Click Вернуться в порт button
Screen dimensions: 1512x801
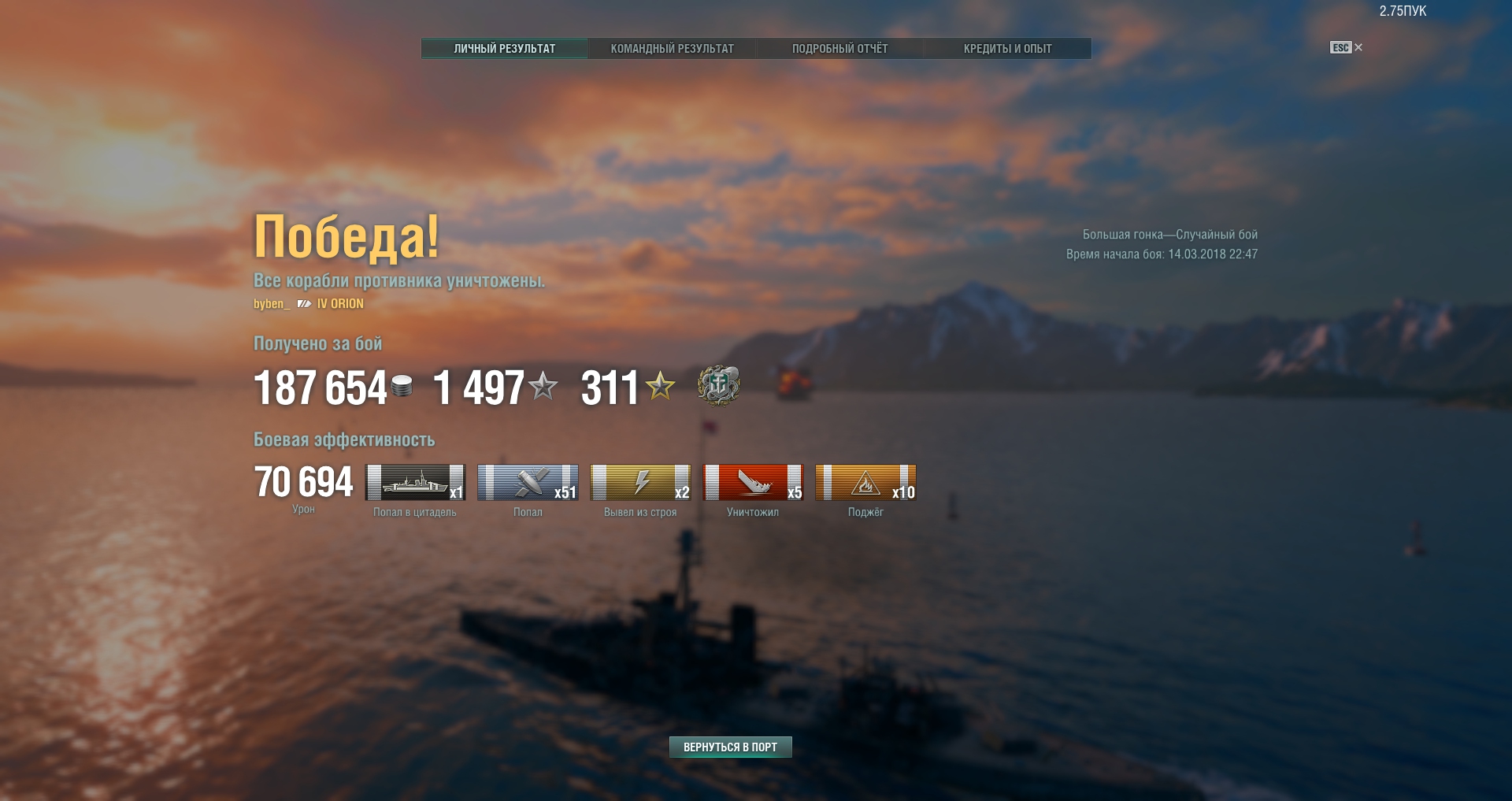[x=730, y=747]
